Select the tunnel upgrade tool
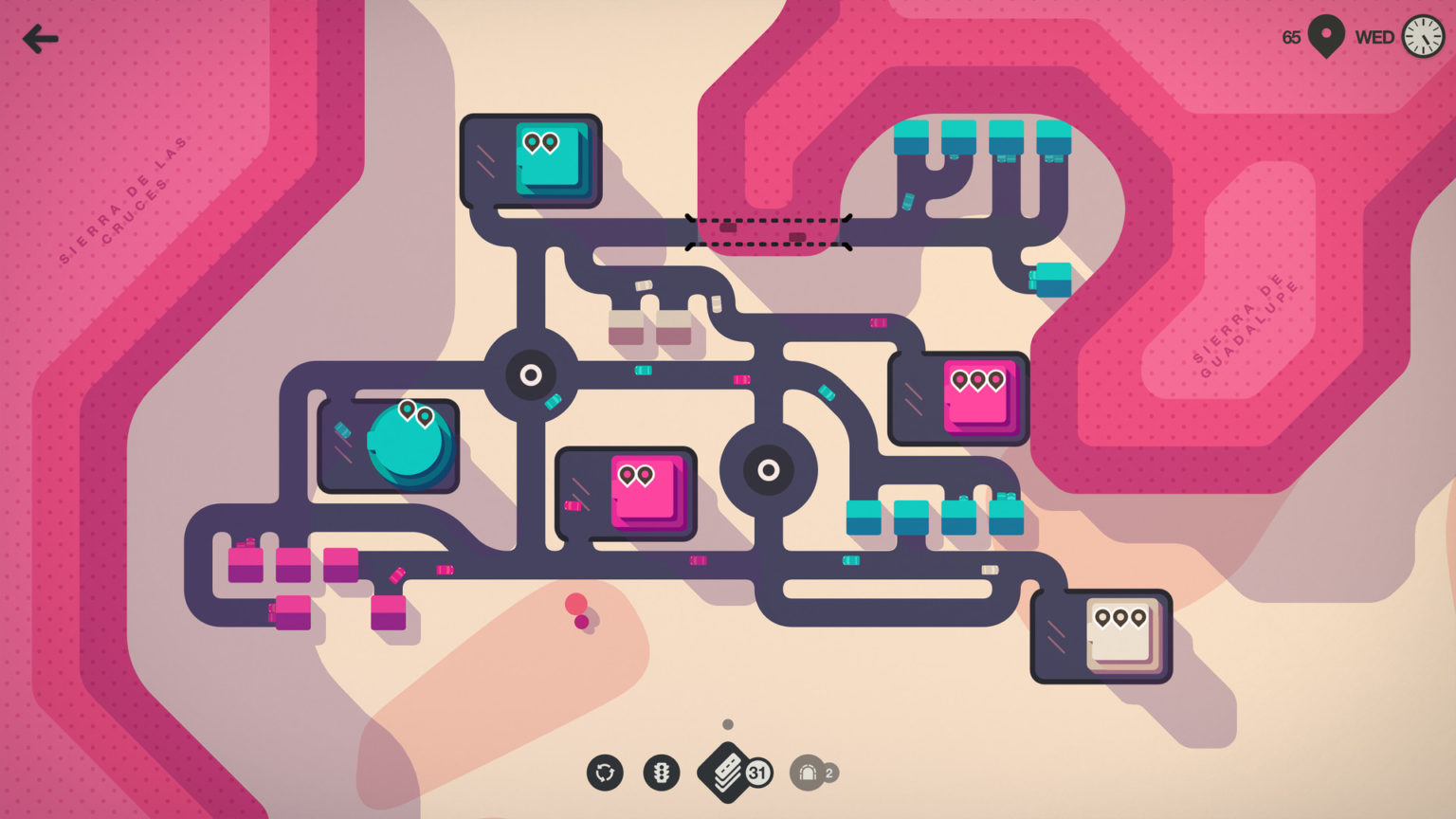This screenshot has height=819, width=1456. tap(808, 773)
